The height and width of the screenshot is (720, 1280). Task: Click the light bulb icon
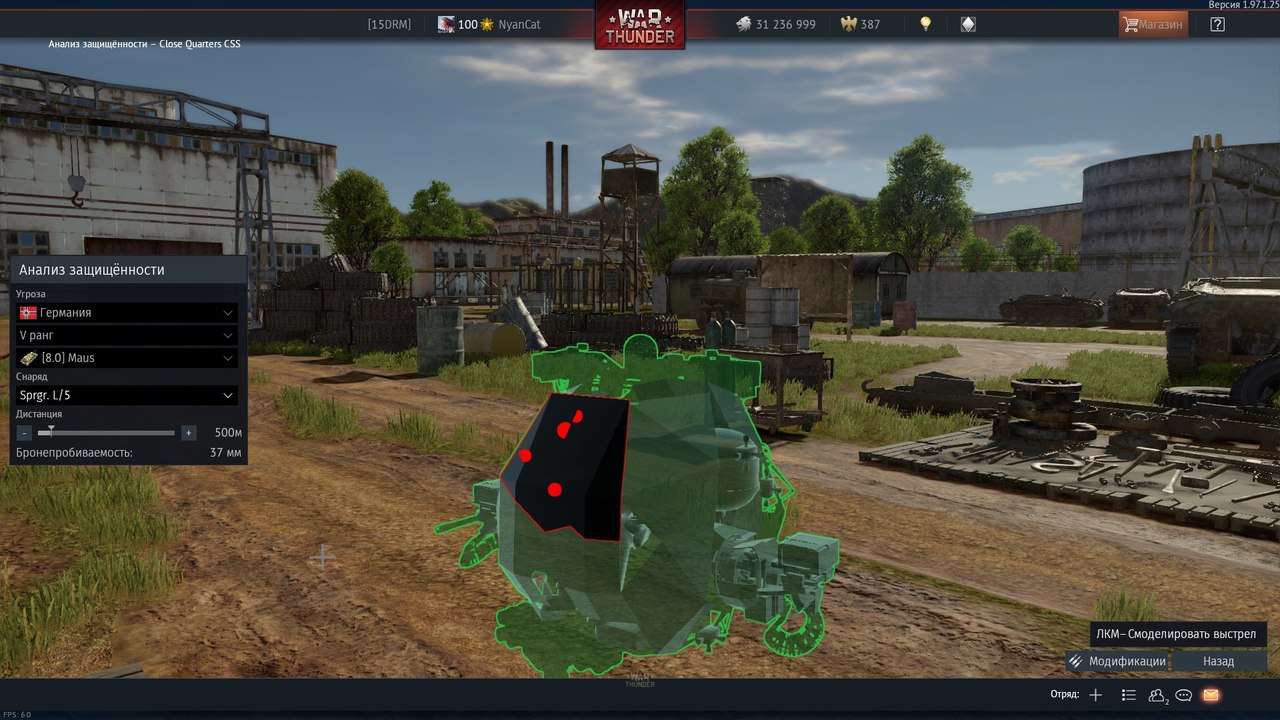tap(926, 24)
